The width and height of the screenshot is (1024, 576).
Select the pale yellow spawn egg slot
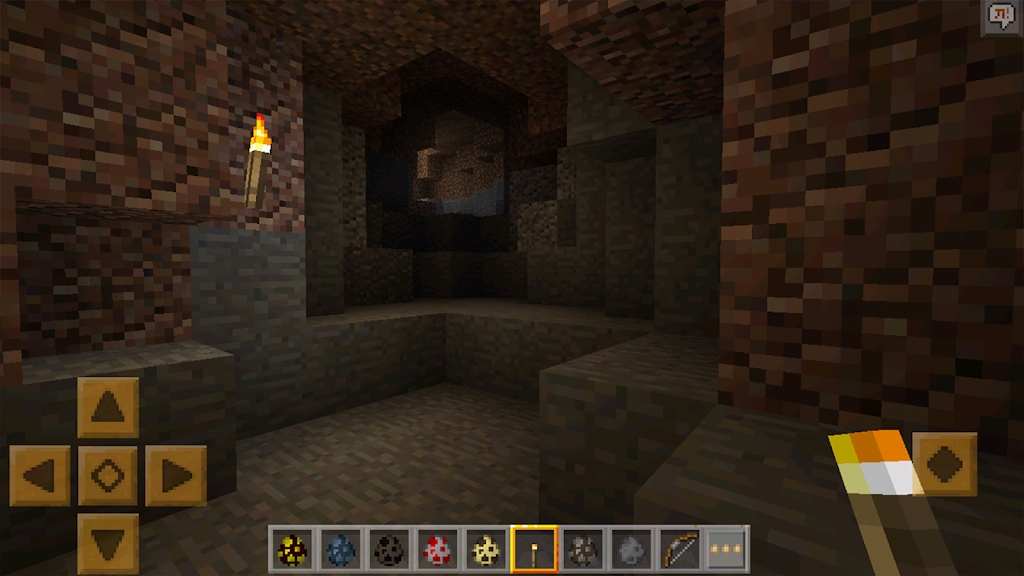click(486, 549)
